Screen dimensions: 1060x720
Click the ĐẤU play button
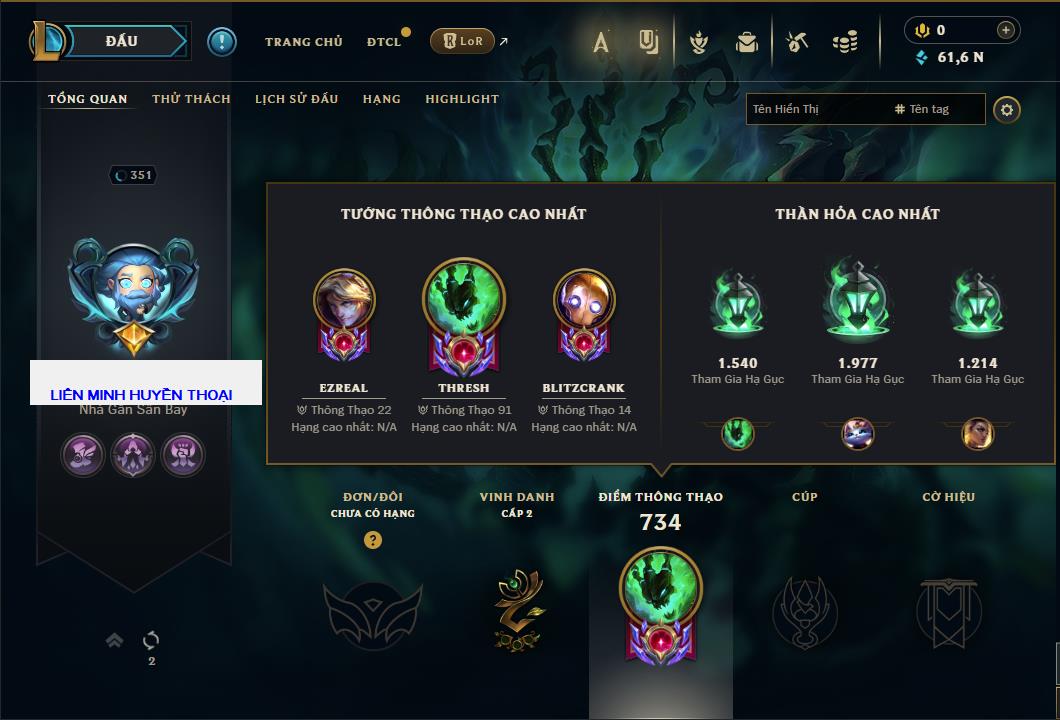[122, 41]
